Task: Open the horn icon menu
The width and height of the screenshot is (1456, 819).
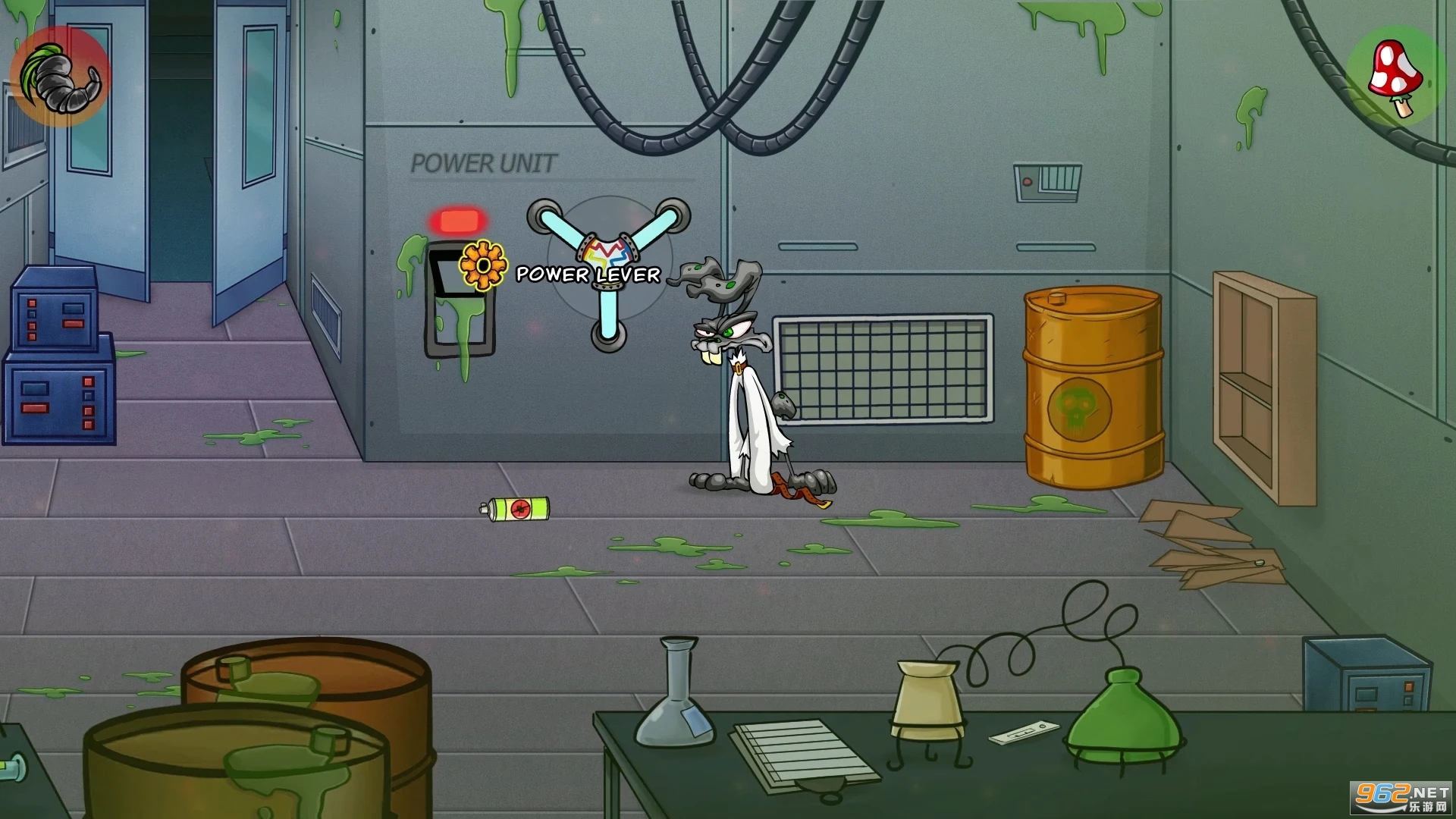Action: pyautogui.click(x=59, y=77)
